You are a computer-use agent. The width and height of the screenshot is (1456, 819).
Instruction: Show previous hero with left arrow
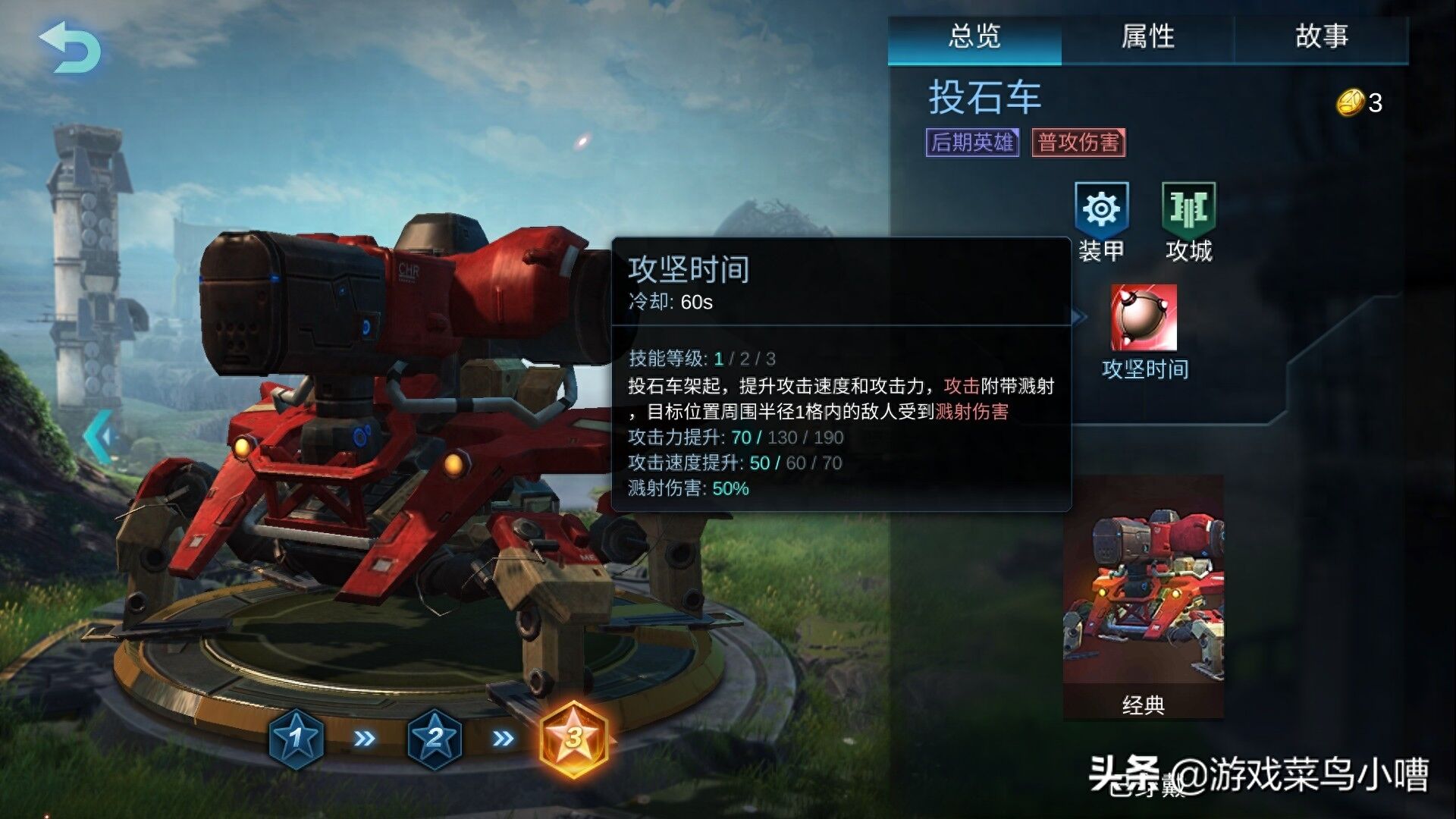(100, 436)
